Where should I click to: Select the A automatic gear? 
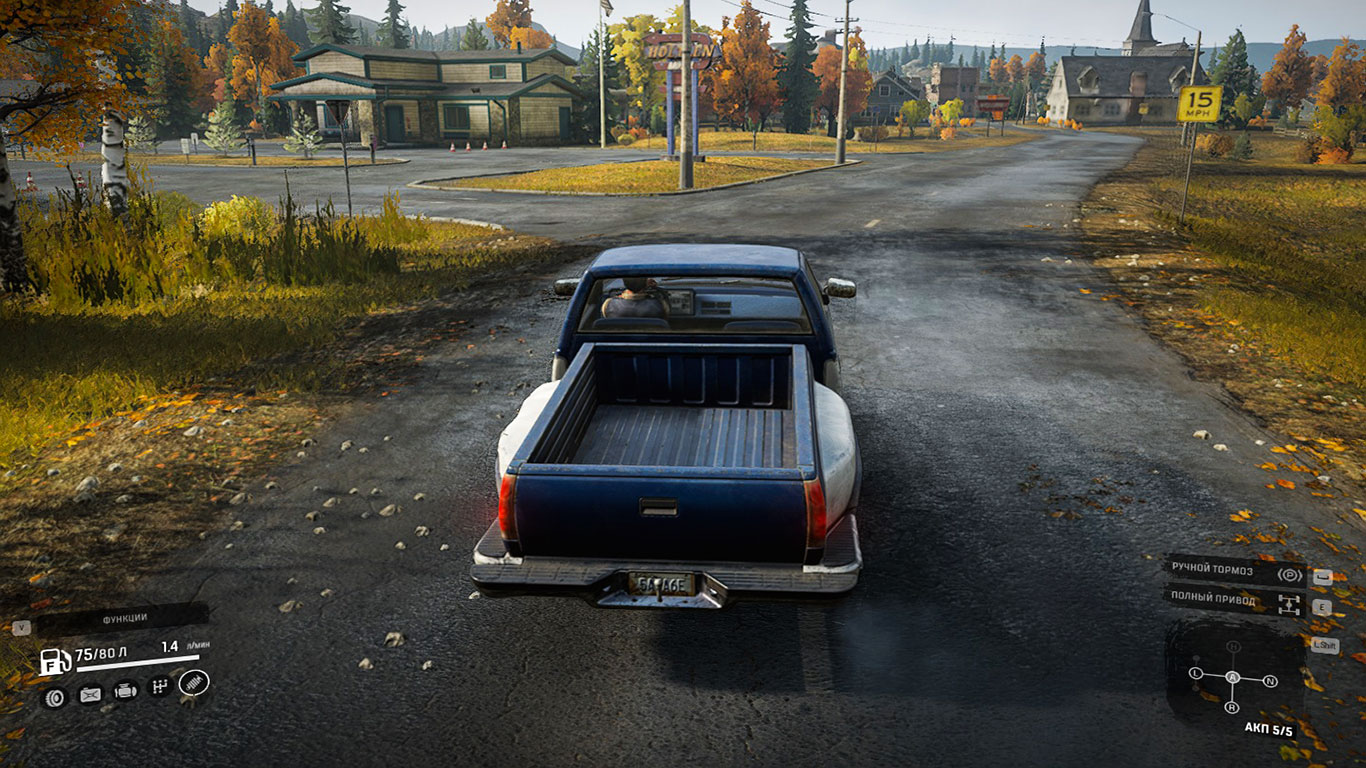(x=1233, y=677)
